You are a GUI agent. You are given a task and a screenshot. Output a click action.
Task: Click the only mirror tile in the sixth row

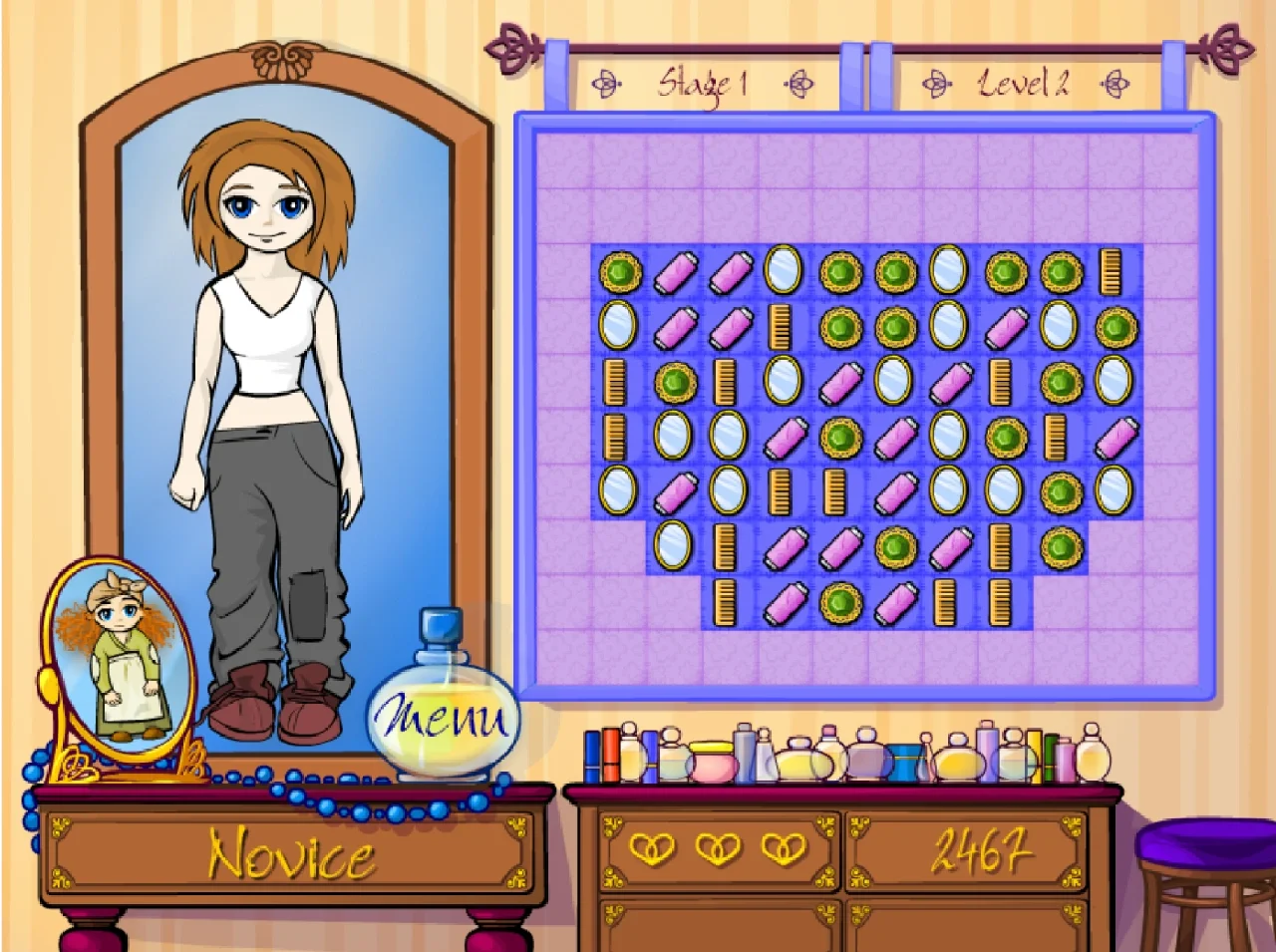[673, 545]
